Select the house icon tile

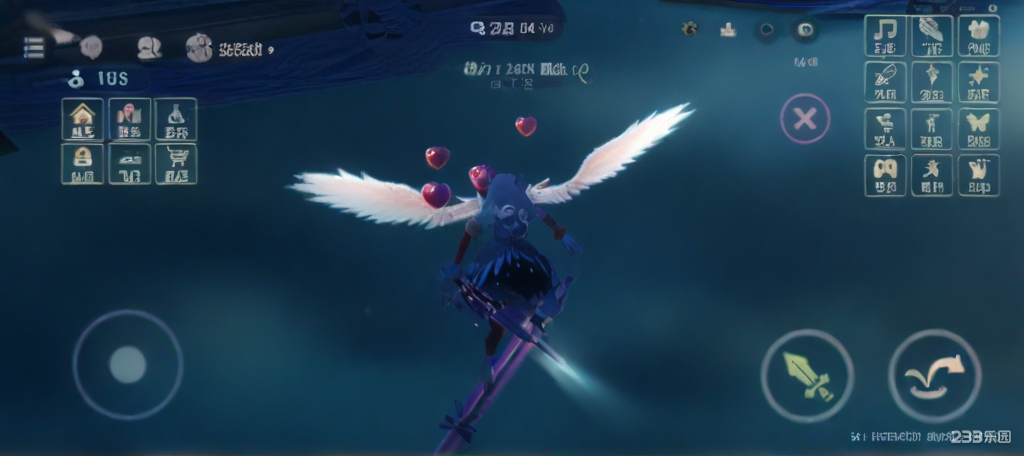point(82,120)
